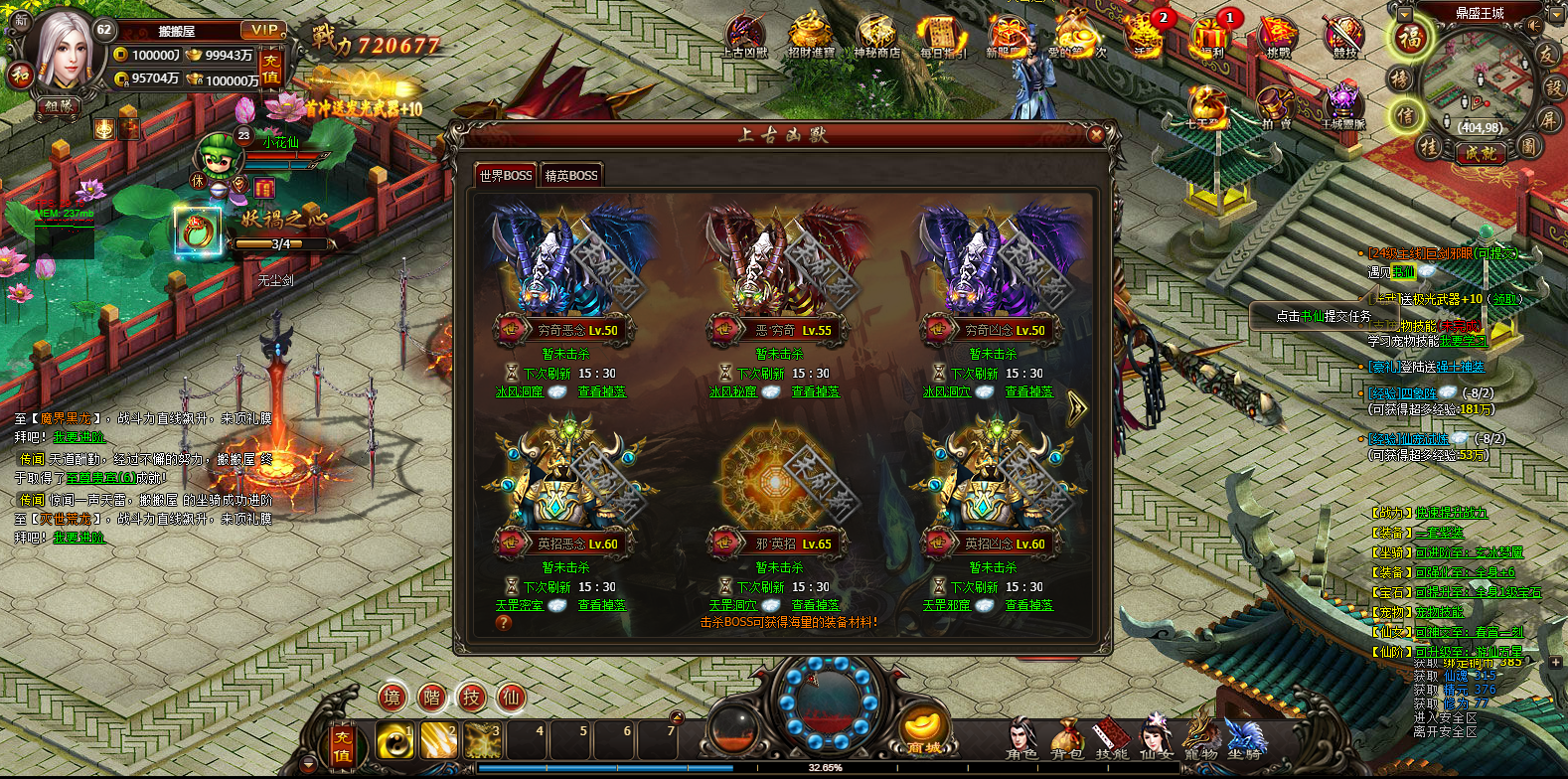This screenshot has height=779, width=1568.
Task: Open the 冰风洞窟 location link
Action: click(520, 391)
